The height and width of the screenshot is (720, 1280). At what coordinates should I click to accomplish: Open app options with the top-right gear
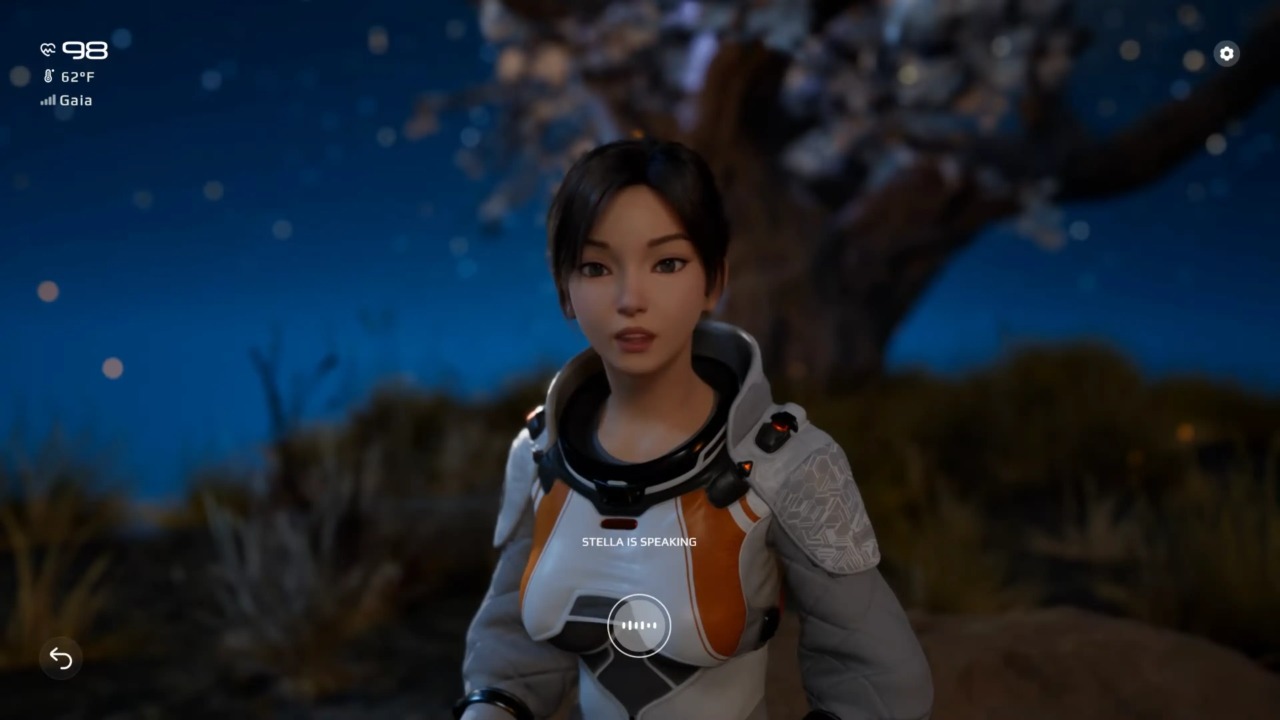pos(1226,54)
